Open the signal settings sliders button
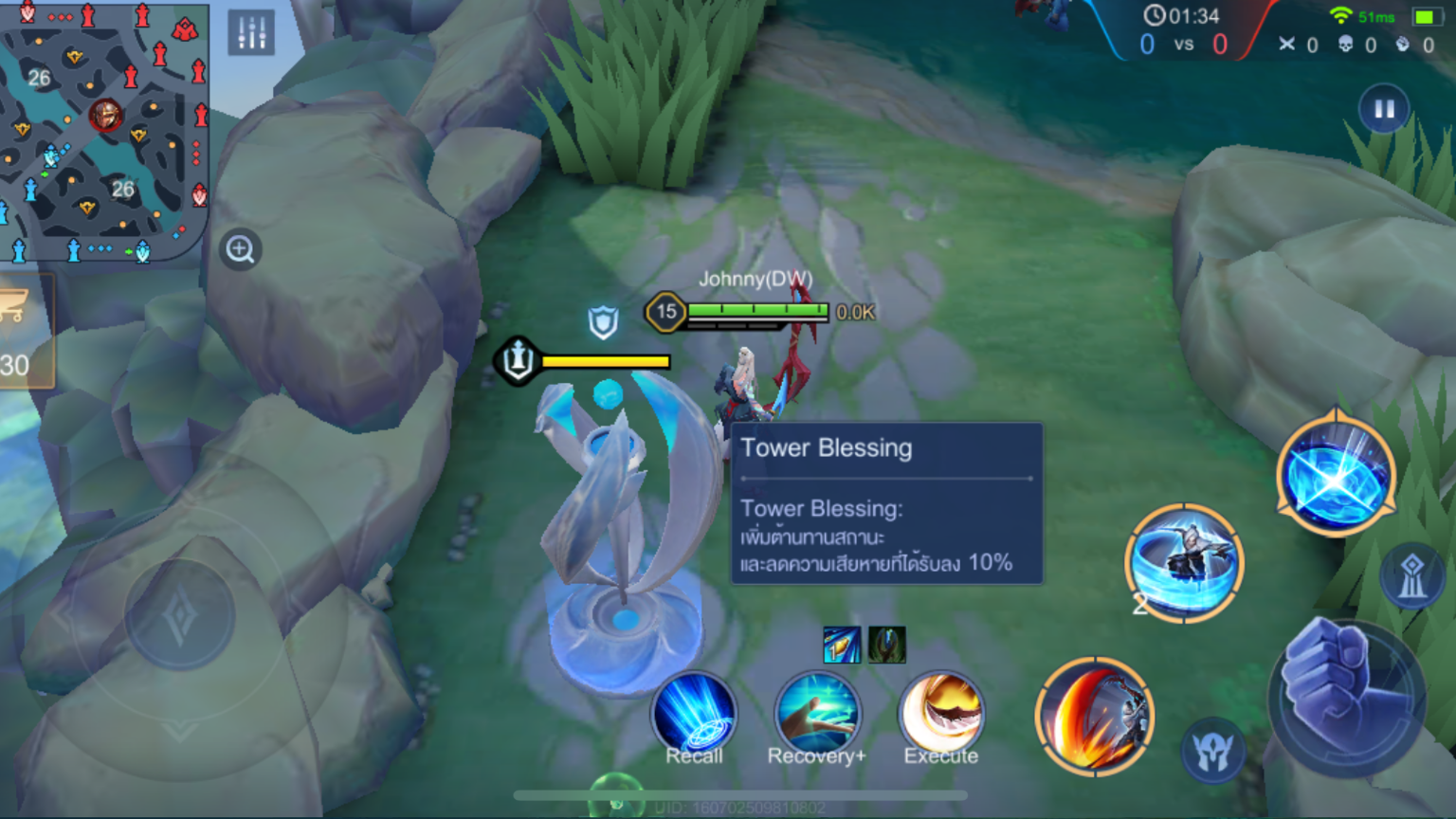The image size is (1456, 819). pos(251,33)
